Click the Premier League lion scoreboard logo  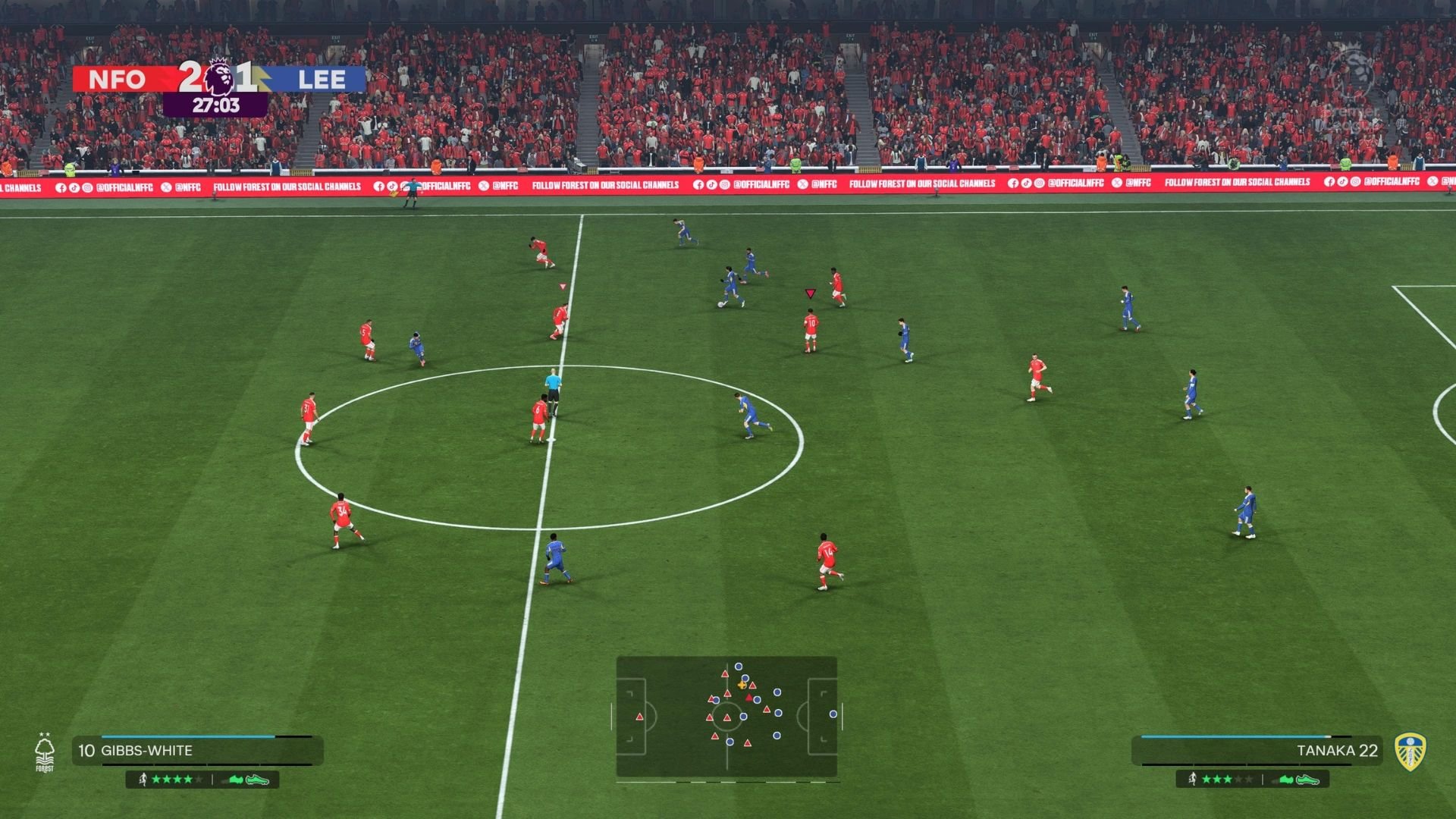[x=219, y=77]
